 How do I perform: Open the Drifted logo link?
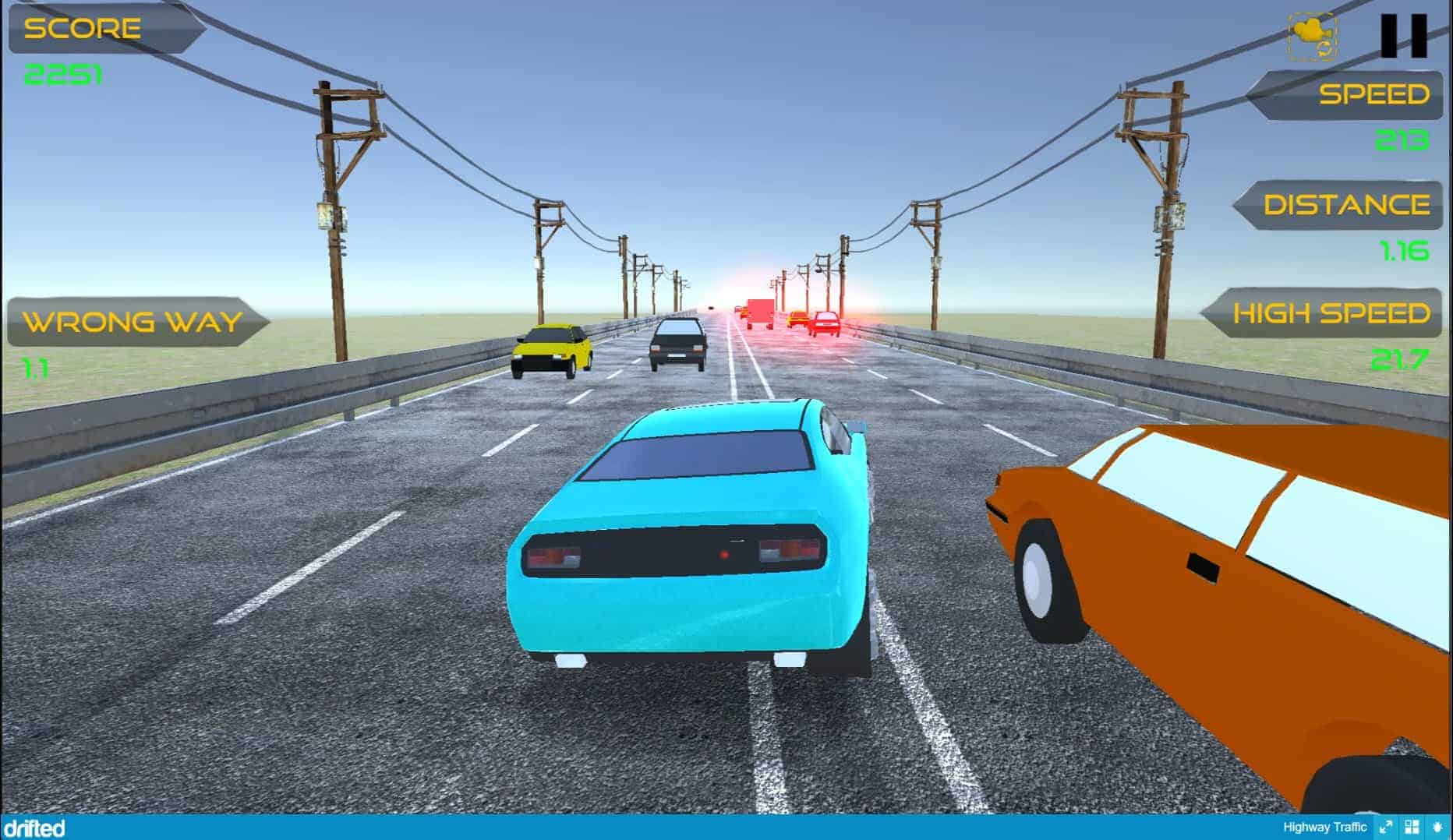[x=34, y=828]
